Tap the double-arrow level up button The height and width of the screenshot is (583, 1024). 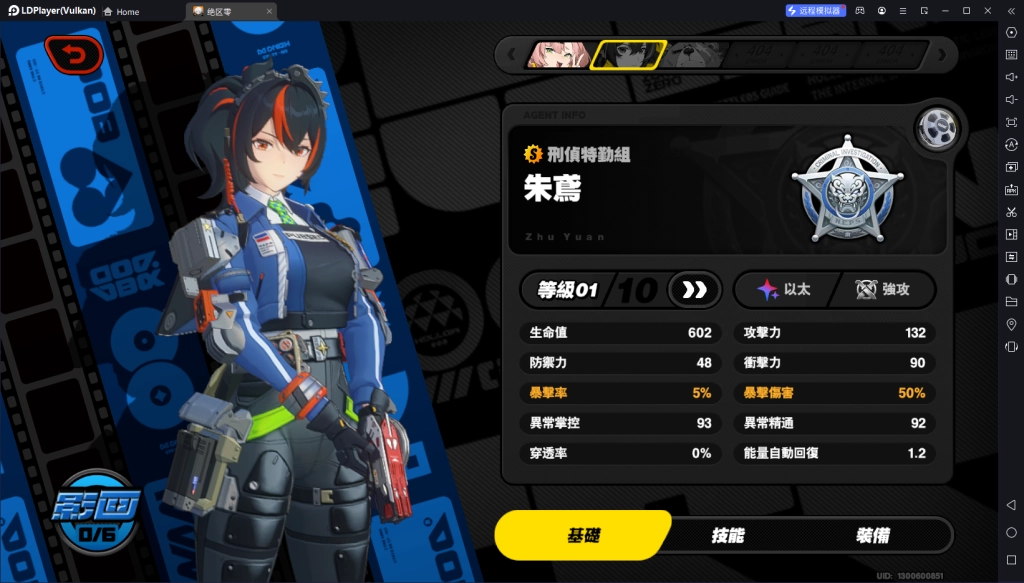[x=694, y=290]
